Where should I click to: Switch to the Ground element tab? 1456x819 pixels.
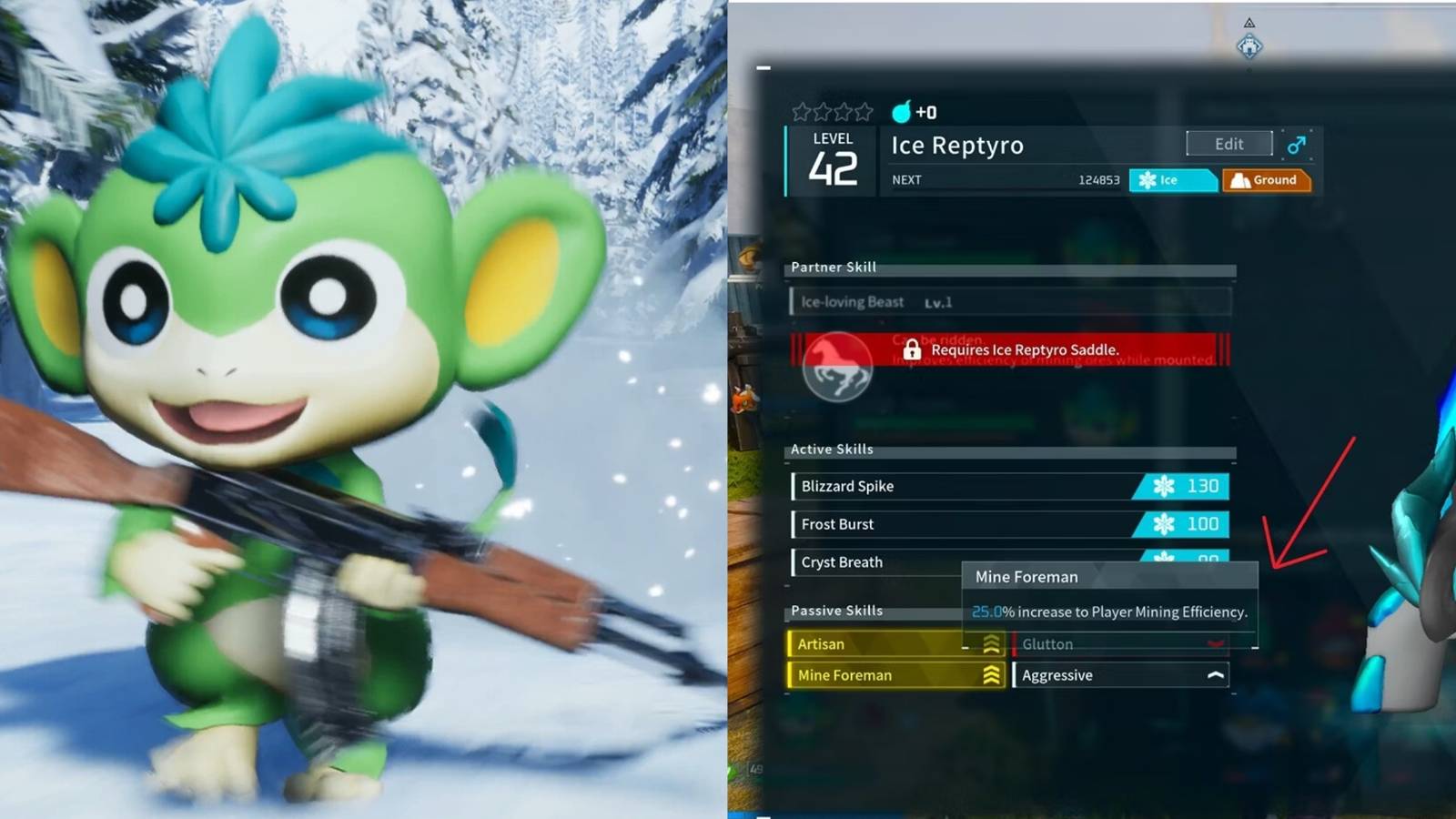click(1267, 180)
